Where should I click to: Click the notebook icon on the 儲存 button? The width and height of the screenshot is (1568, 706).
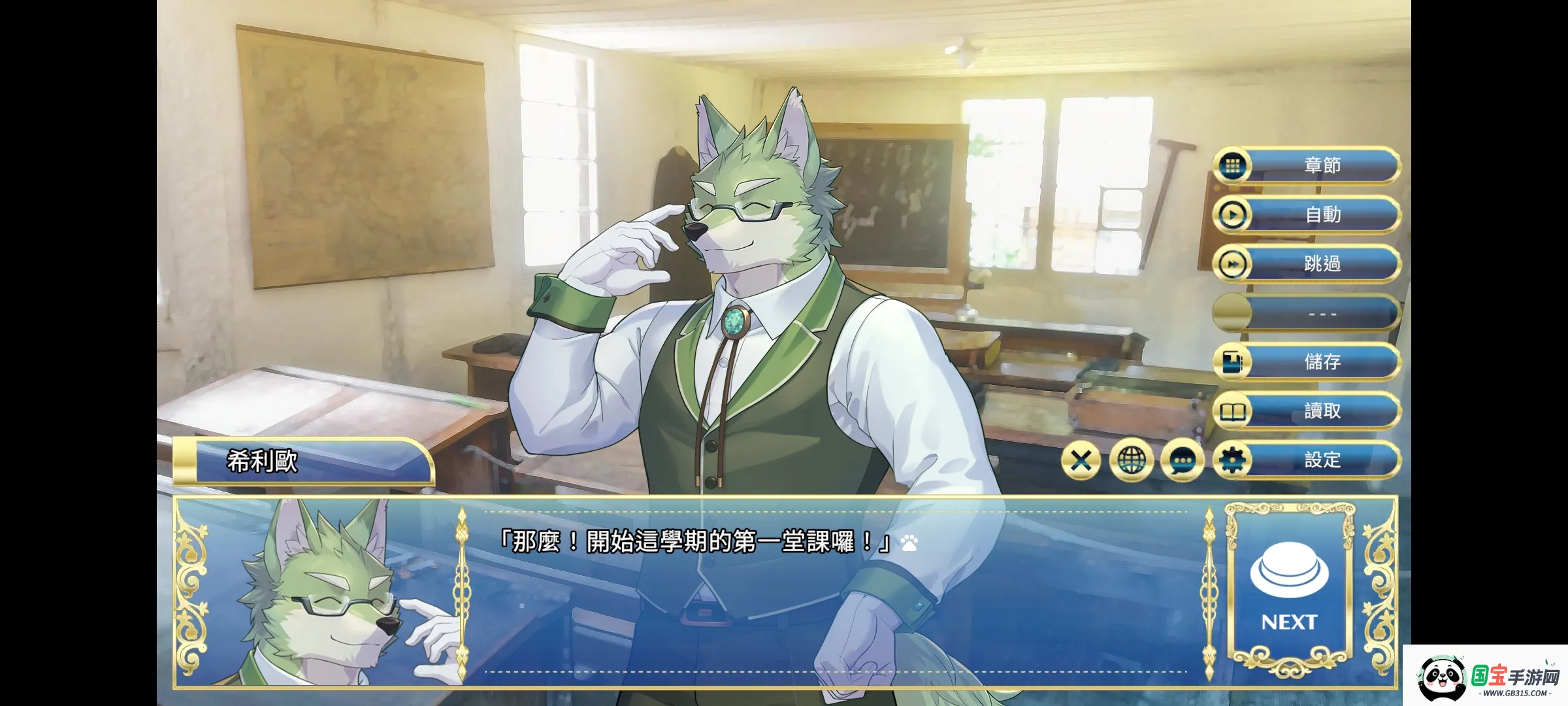pyautogui.click(x=1232, y=362)
